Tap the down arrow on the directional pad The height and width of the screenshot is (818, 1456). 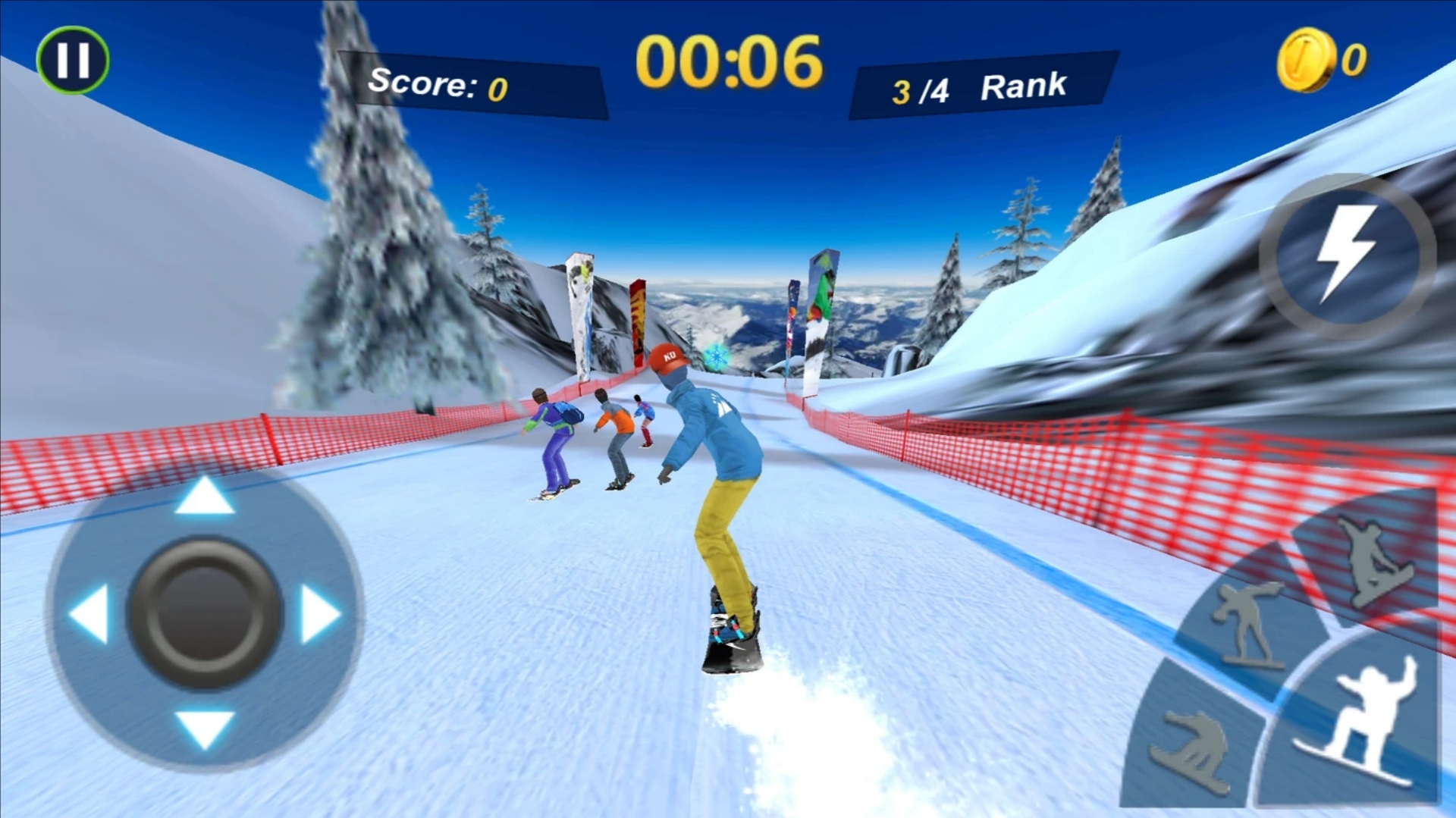point(204,729)
